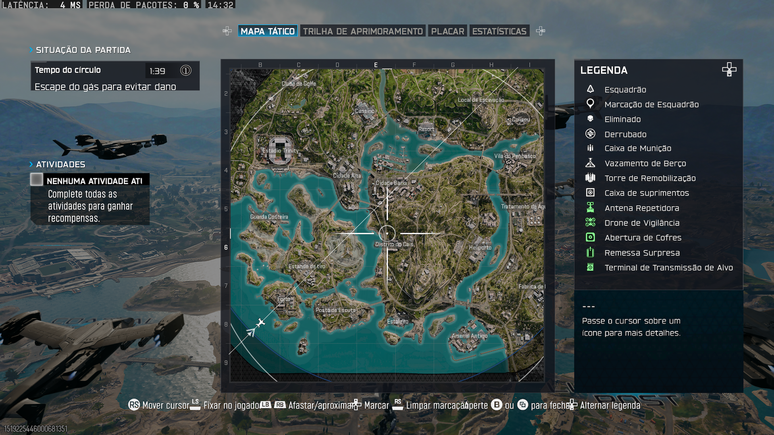The width and height of the screenshot is (774, 435).
Task: Open the Estatísticas tab
Action: click(498, 31)
